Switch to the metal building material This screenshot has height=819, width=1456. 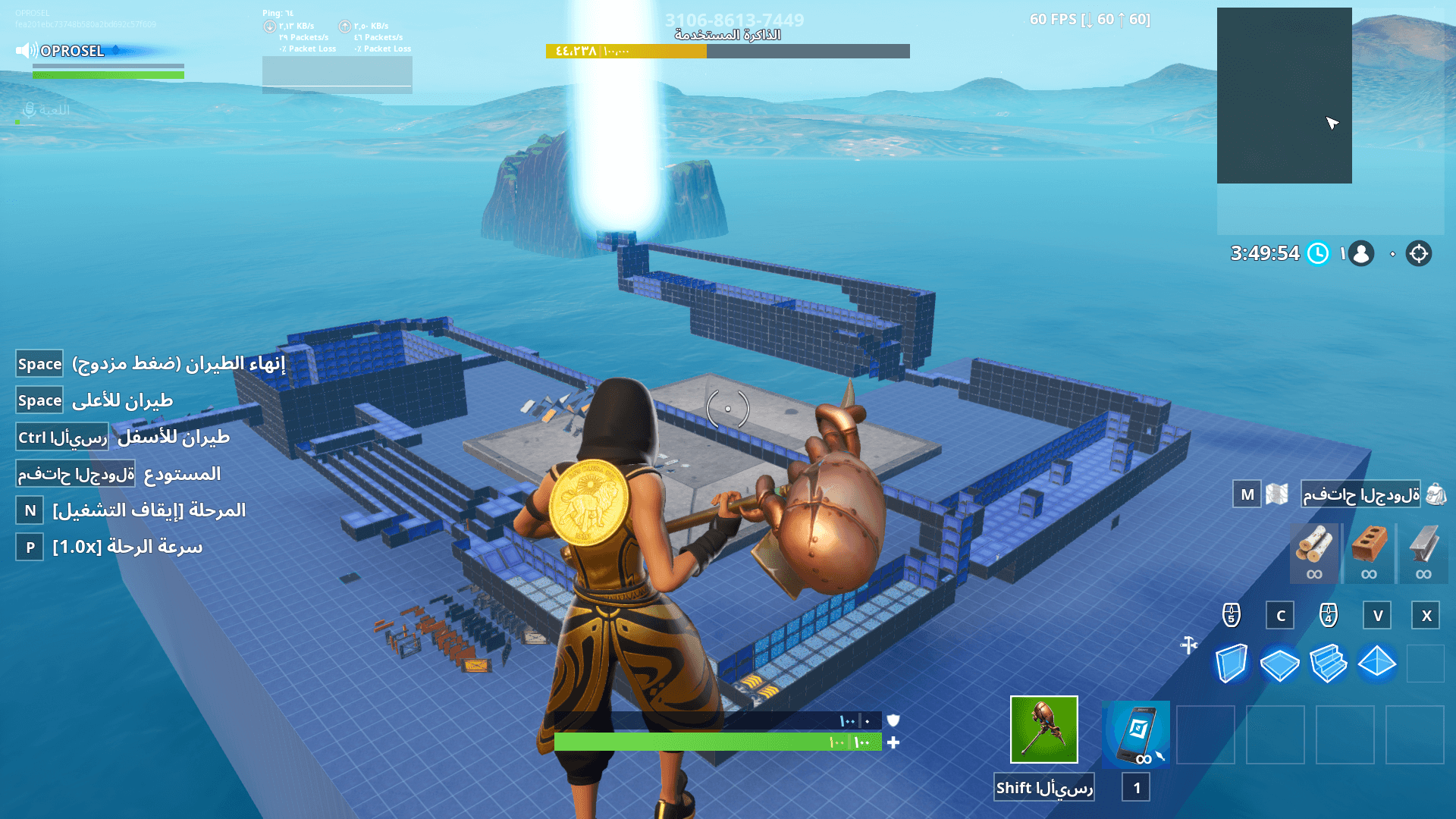click(x=1424, y=554)
